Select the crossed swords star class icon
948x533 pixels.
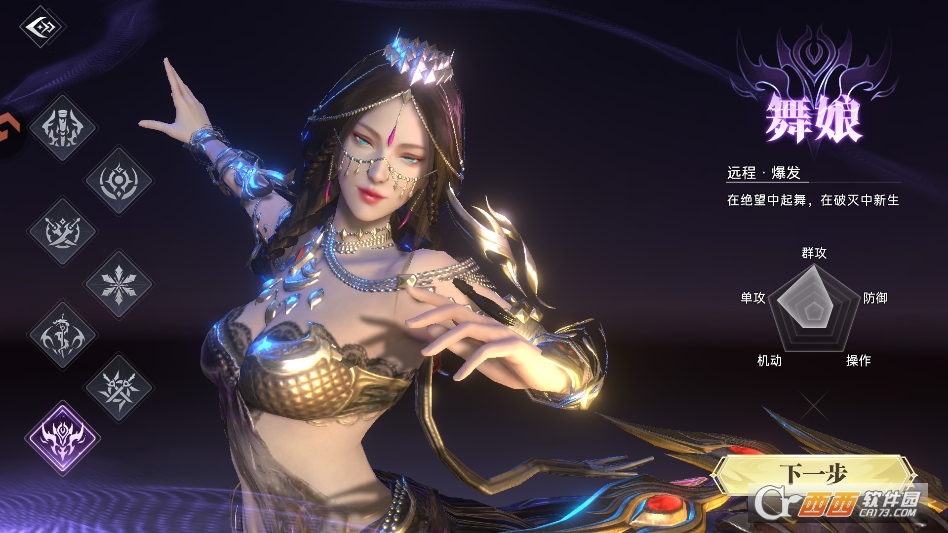coord(119,387)
